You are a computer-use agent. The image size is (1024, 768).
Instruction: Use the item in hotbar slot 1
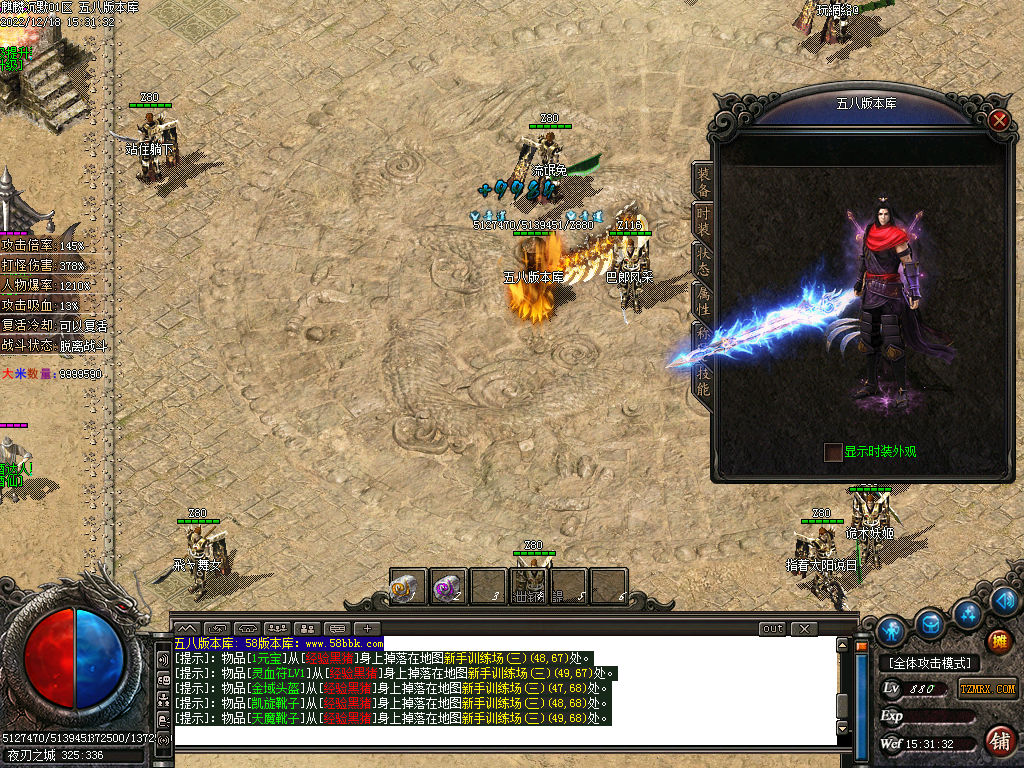tap(408, 587)
